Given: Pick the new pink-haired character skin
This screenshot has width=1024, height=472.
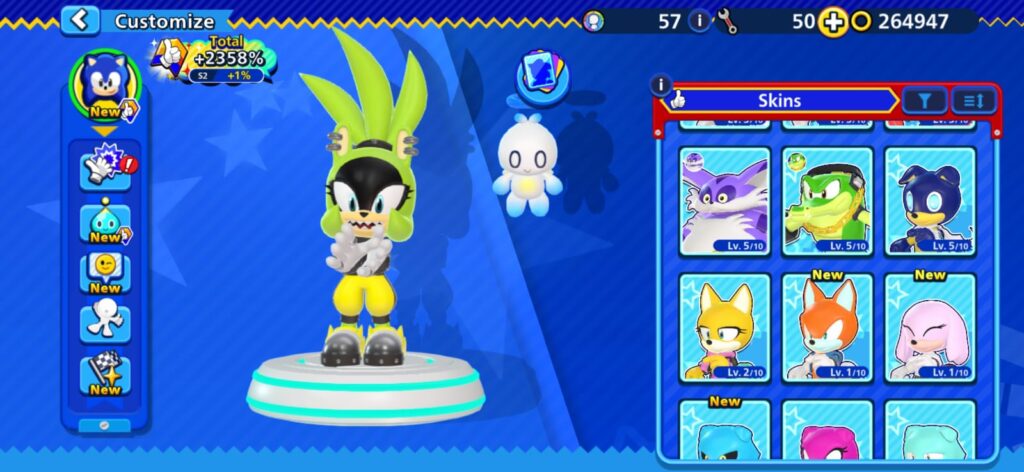Looking at the screenshot, I should point(930,328).
